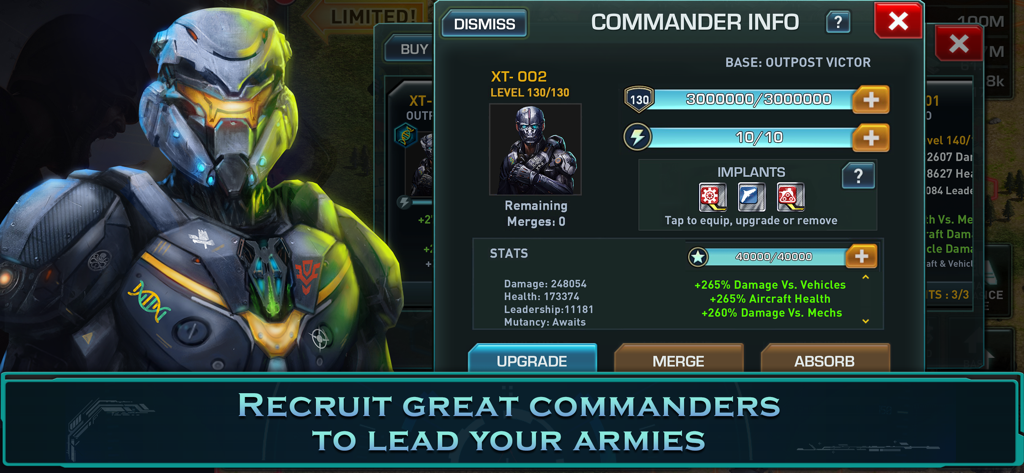The image size is (1024, 473).
Task: Add energy with the lightning bar plus button
Action: coord(870,138)
